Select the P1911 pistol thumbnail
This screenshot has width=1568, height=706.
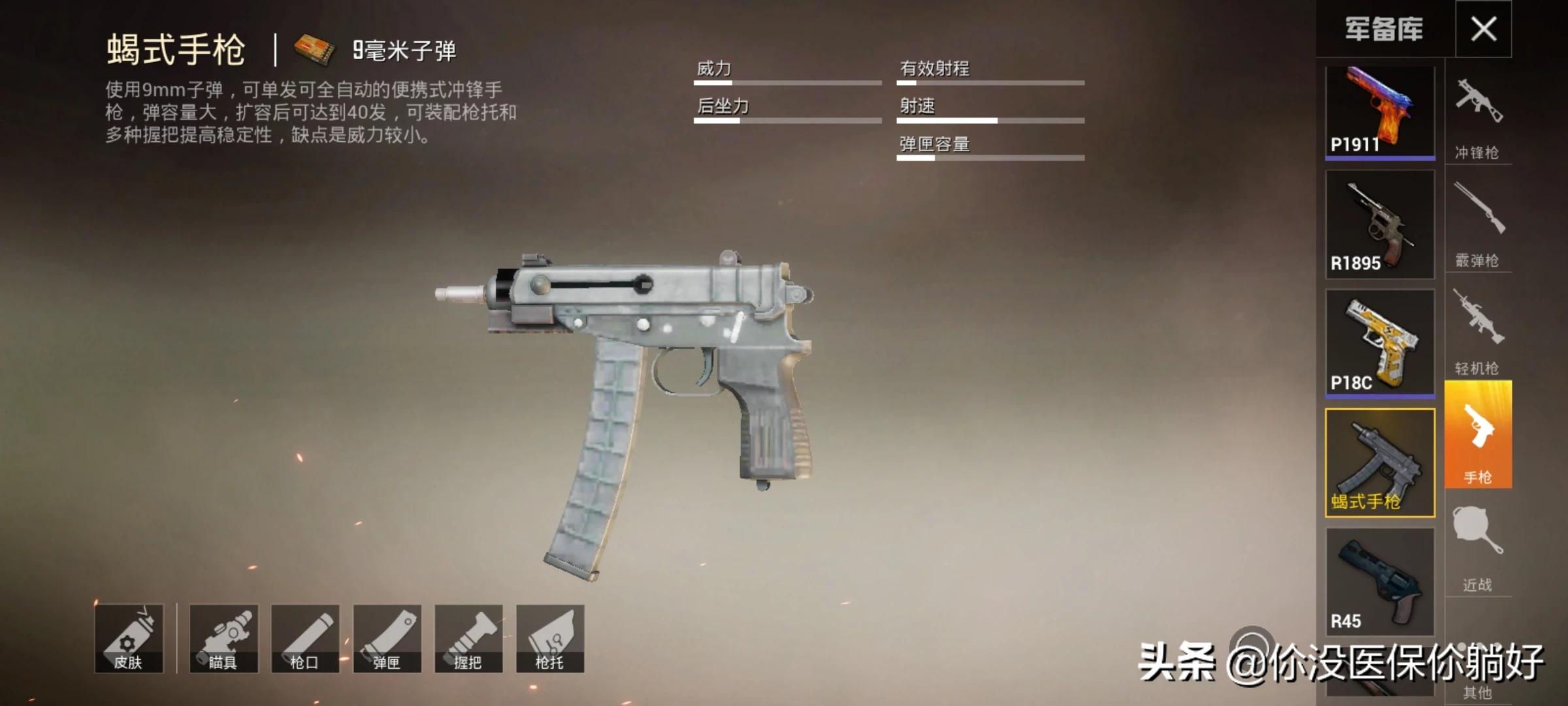point(1380,112)
